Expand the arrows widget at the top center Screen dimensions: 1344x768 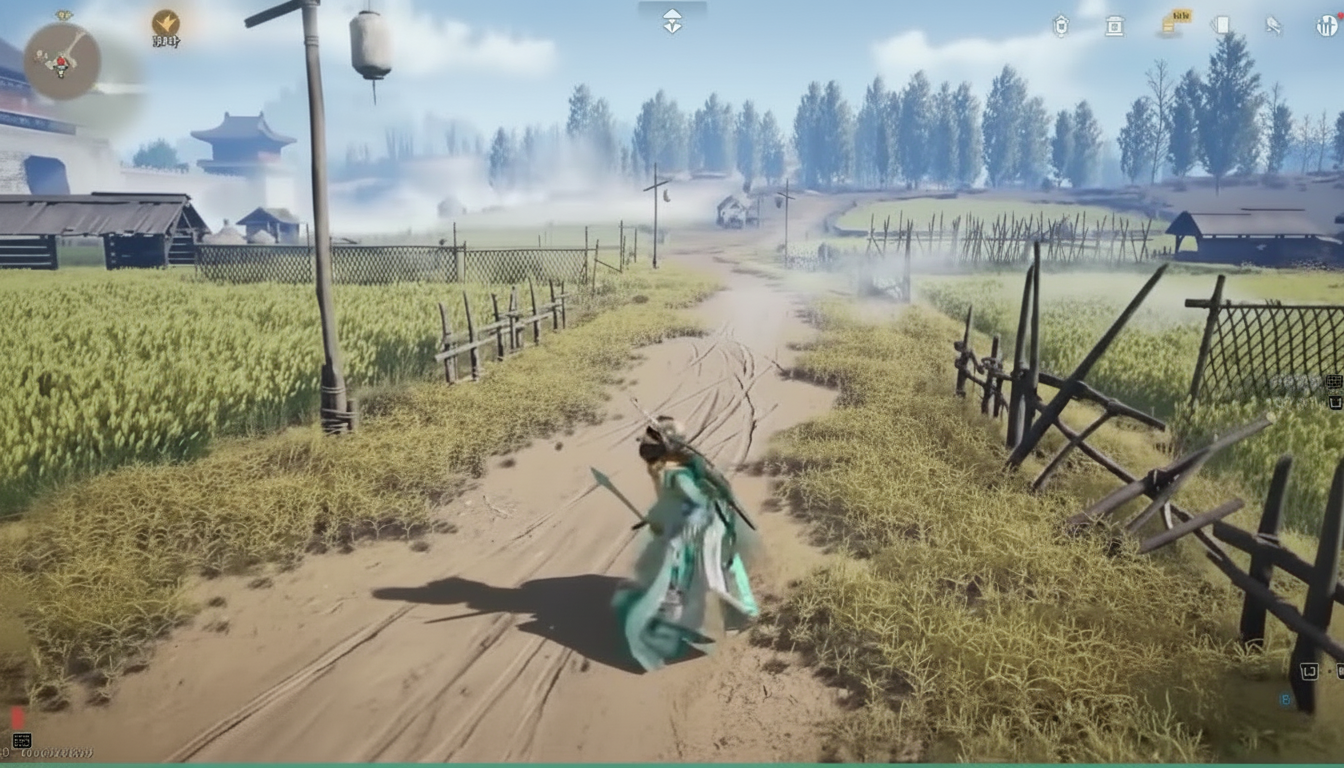pos(673,18)
